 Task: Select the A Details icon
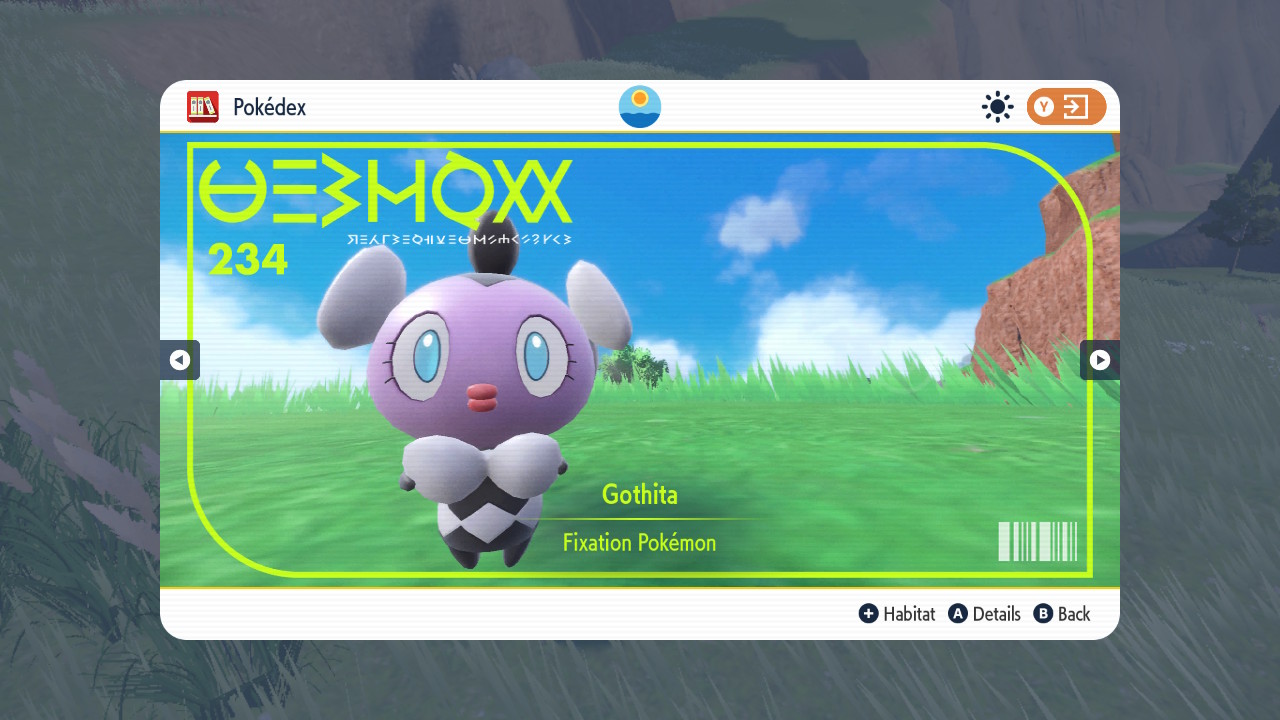click(957, 614)
